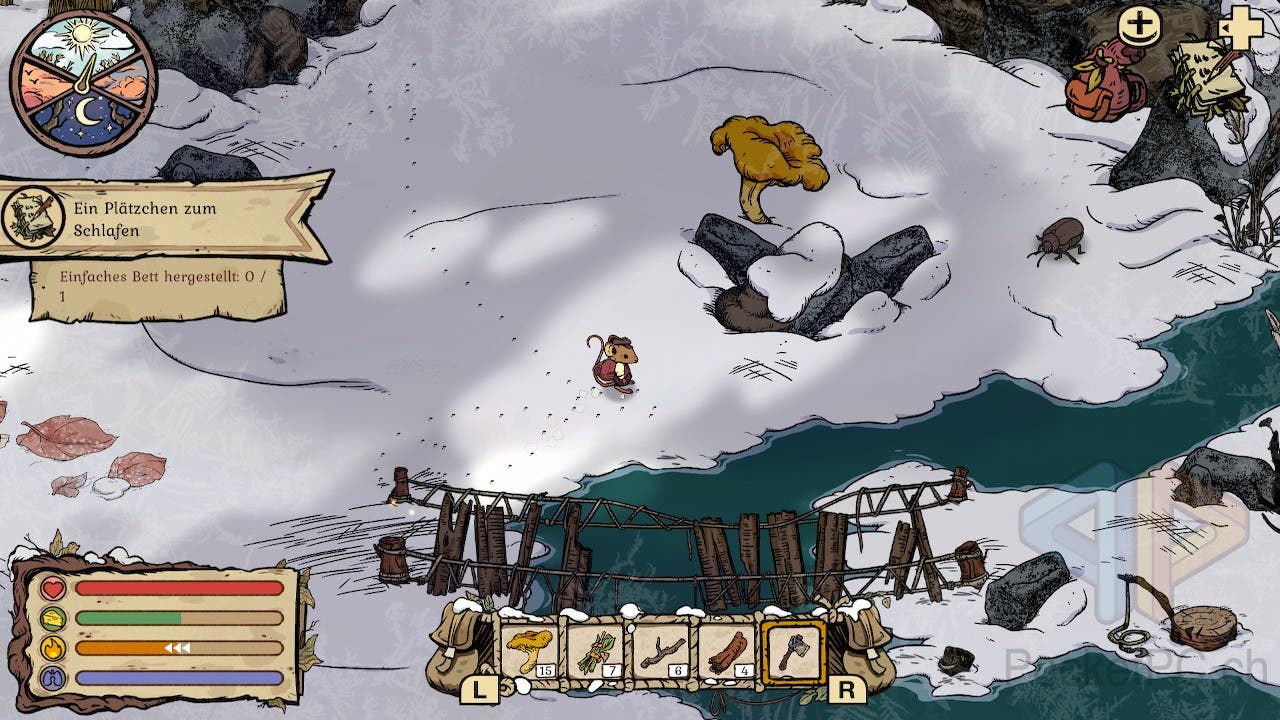
Task: Click the day-night cycle clock
Action: point(83,83)
